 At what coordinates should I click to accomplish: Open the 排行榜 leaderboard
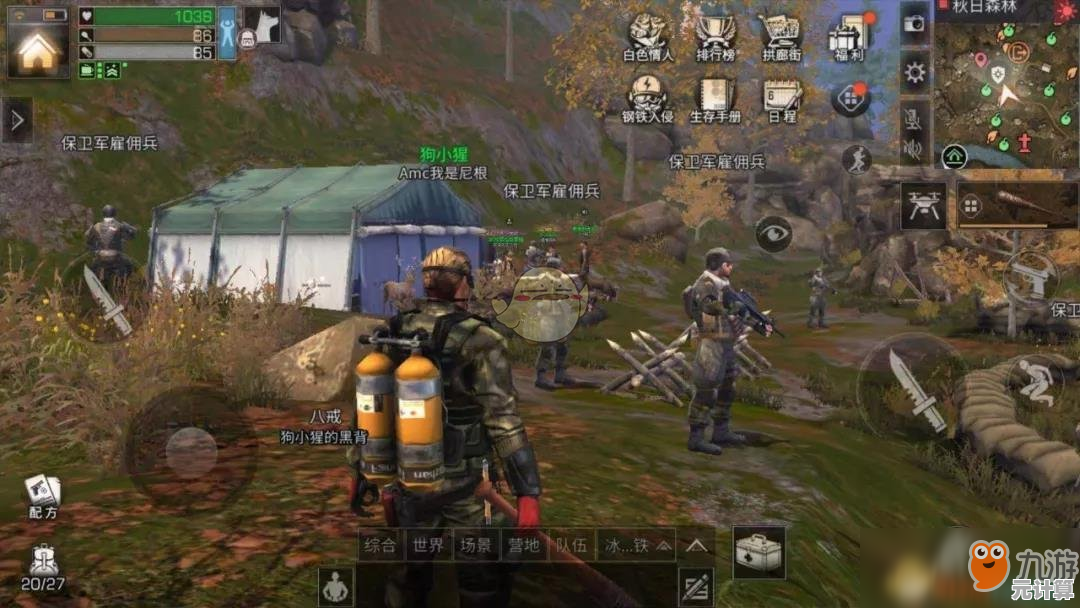click(716, 37)
